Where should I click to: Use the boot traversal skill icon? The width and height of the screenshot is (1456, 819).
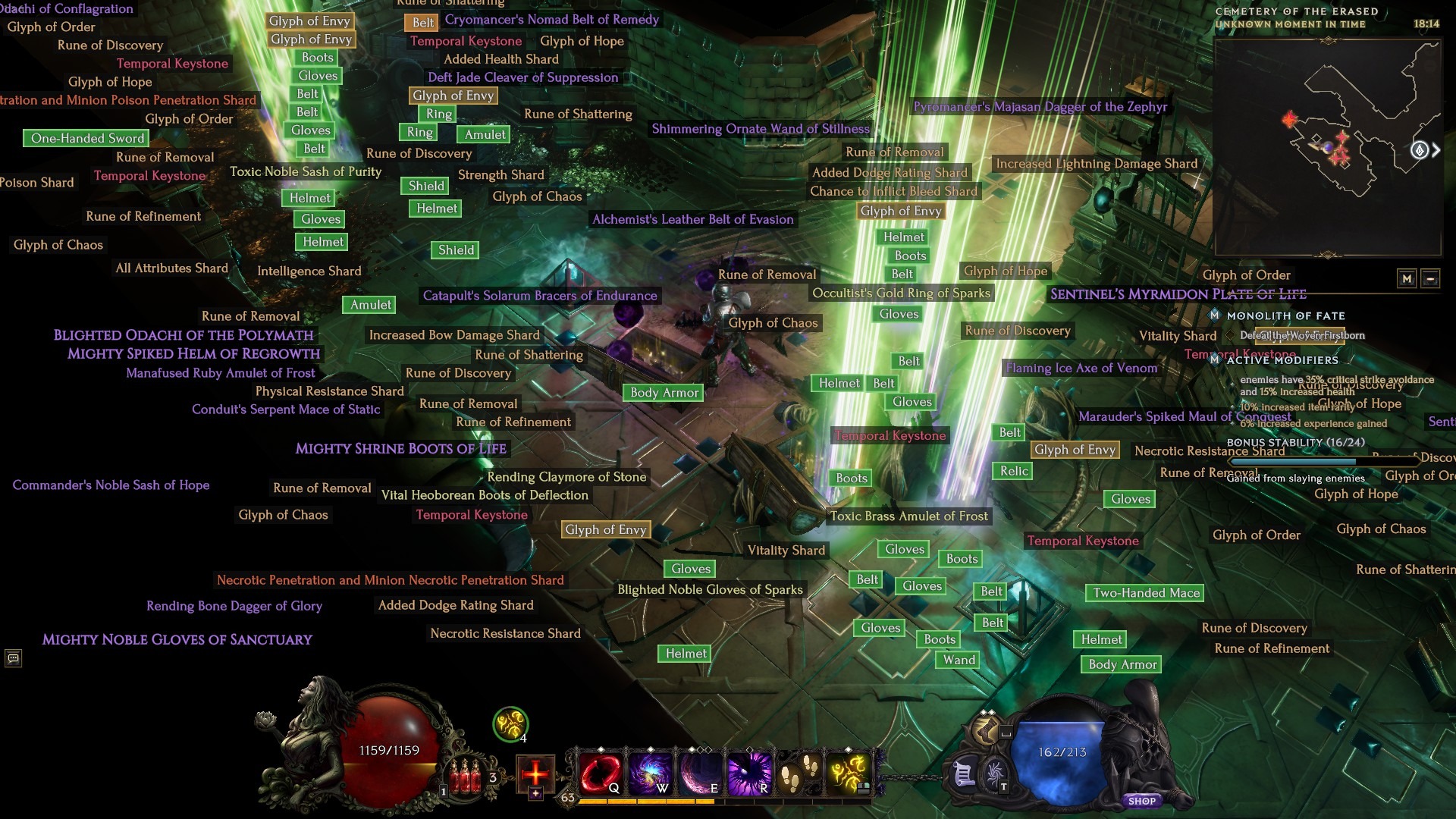click(986, 730)
